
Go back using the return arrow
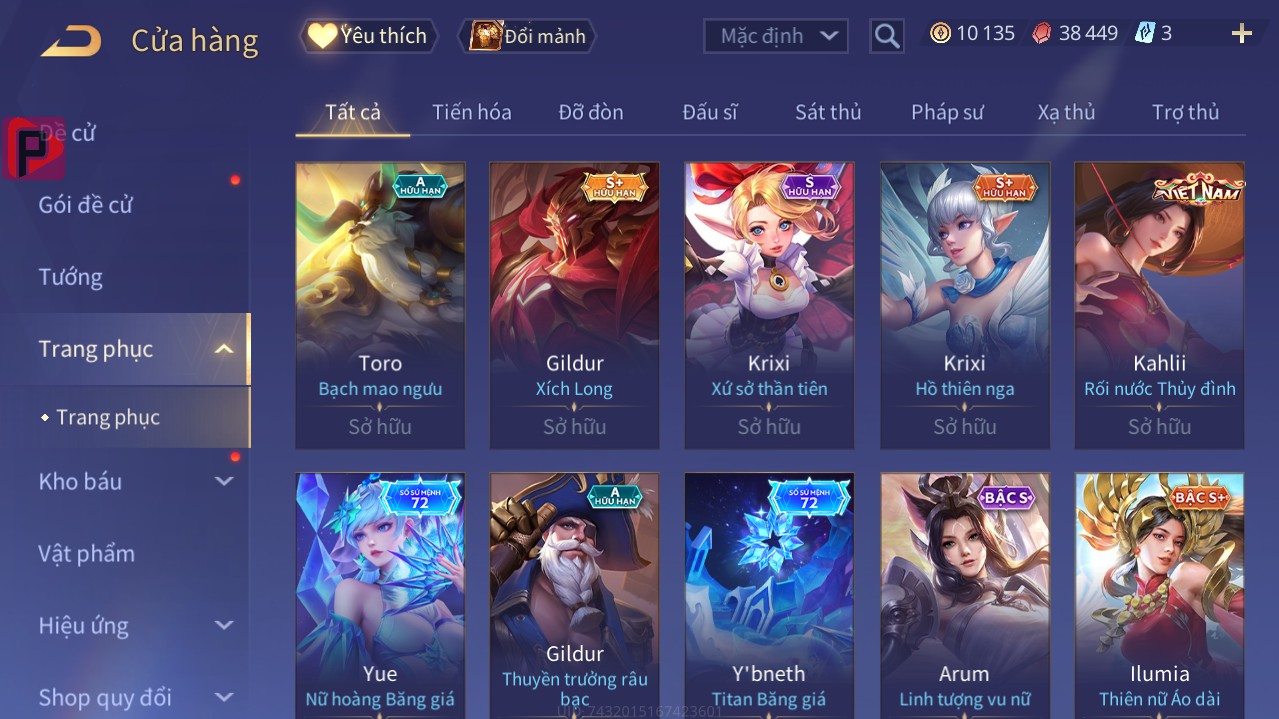71,41
